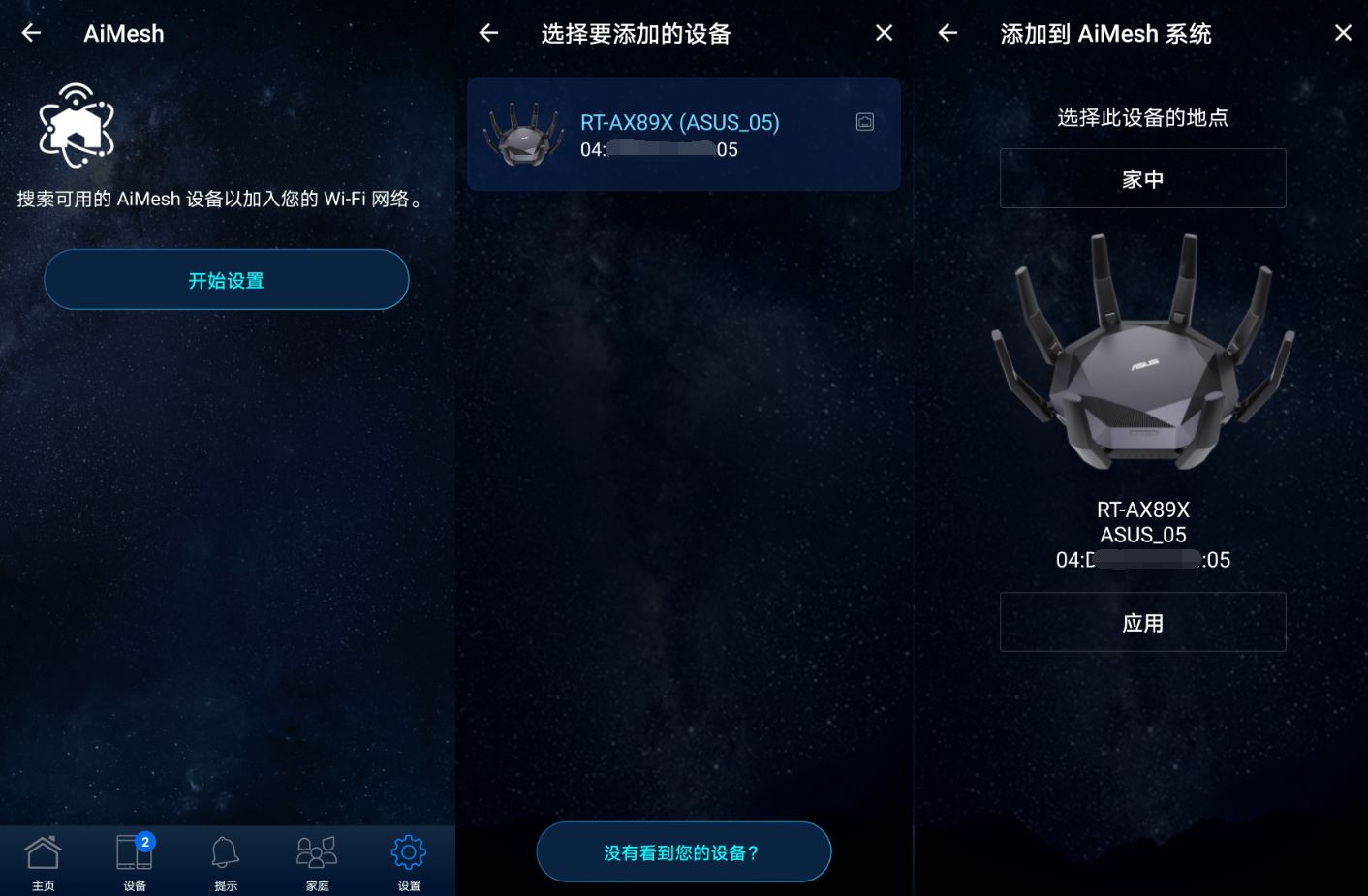This screenshot has width=1368, height=896.
Task: Go back from the AiMesh screen
Action: coord(32,34)
